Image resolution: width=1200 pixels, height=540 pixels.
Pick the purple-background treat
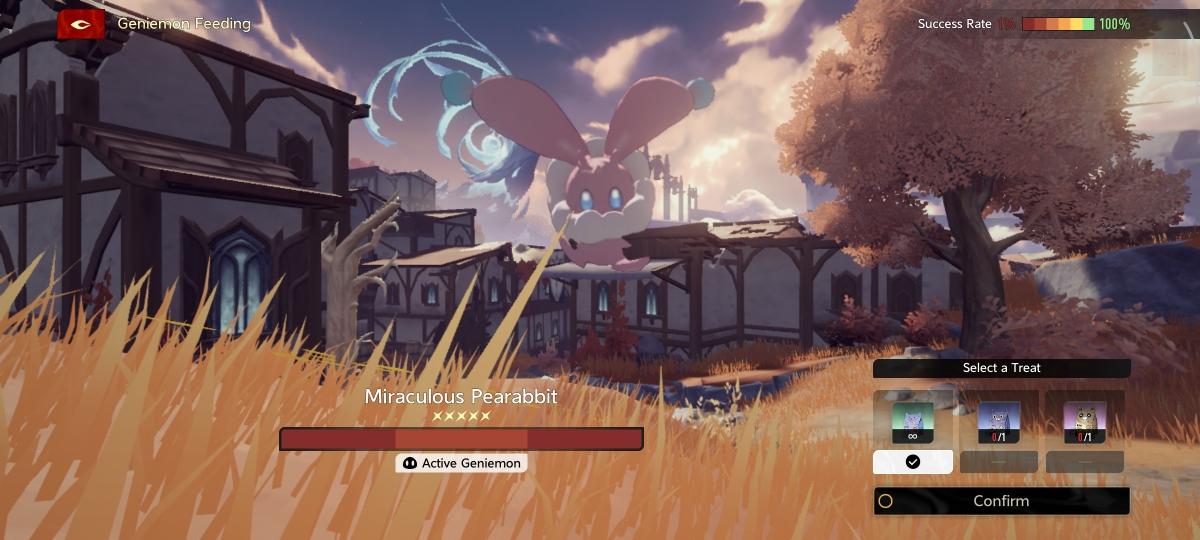pos(1085,421)
